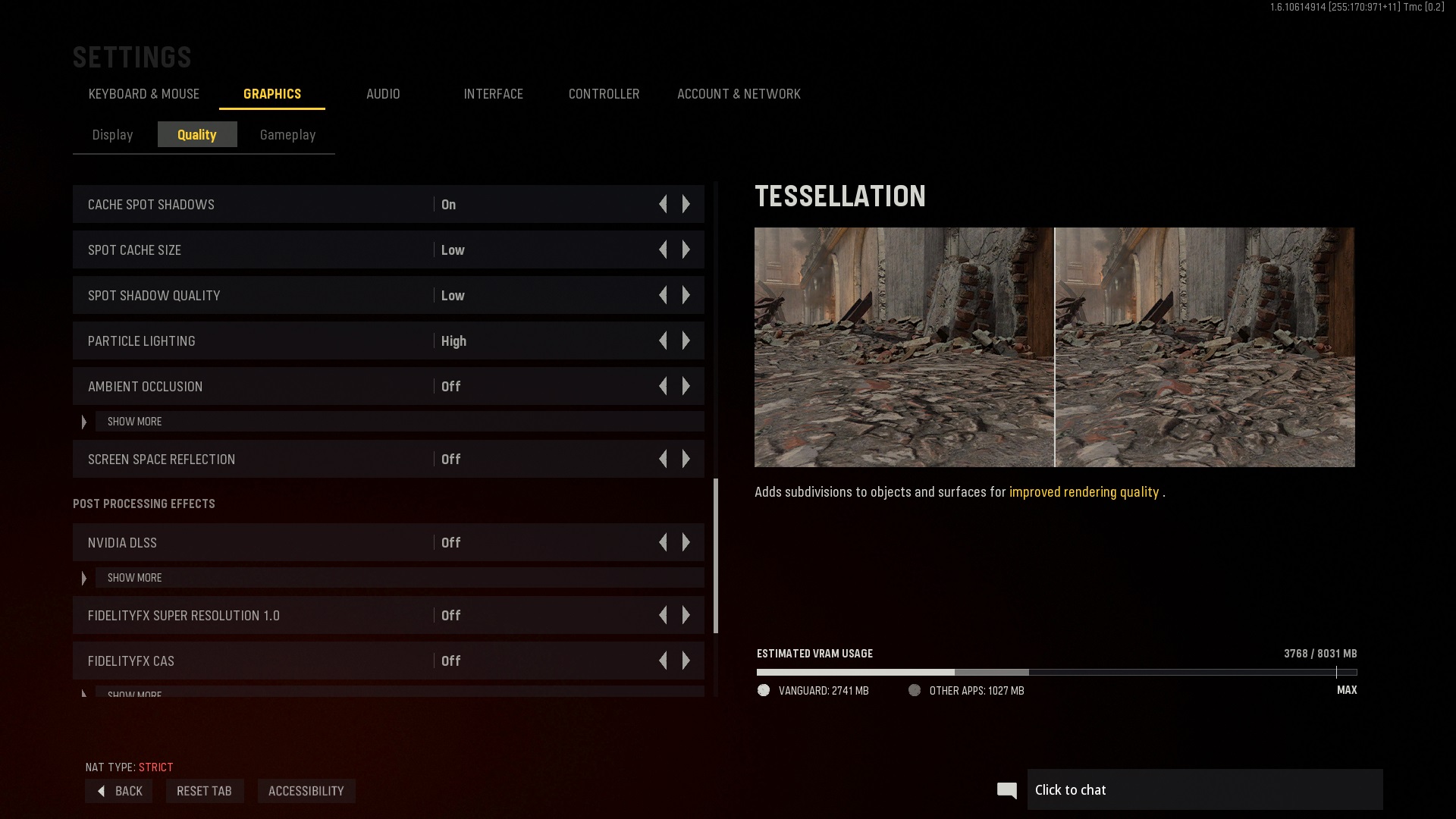This screenshot has width=1456, height=819.
Task: Click the chat box to type
Action: pos(1204,790)
